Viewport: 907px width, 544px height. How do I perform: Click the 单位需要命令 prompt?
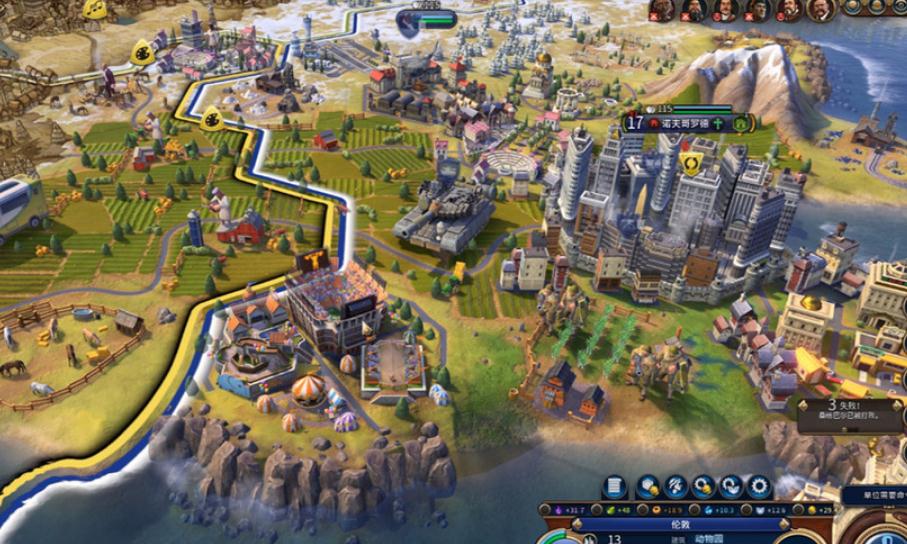[872, 495]
